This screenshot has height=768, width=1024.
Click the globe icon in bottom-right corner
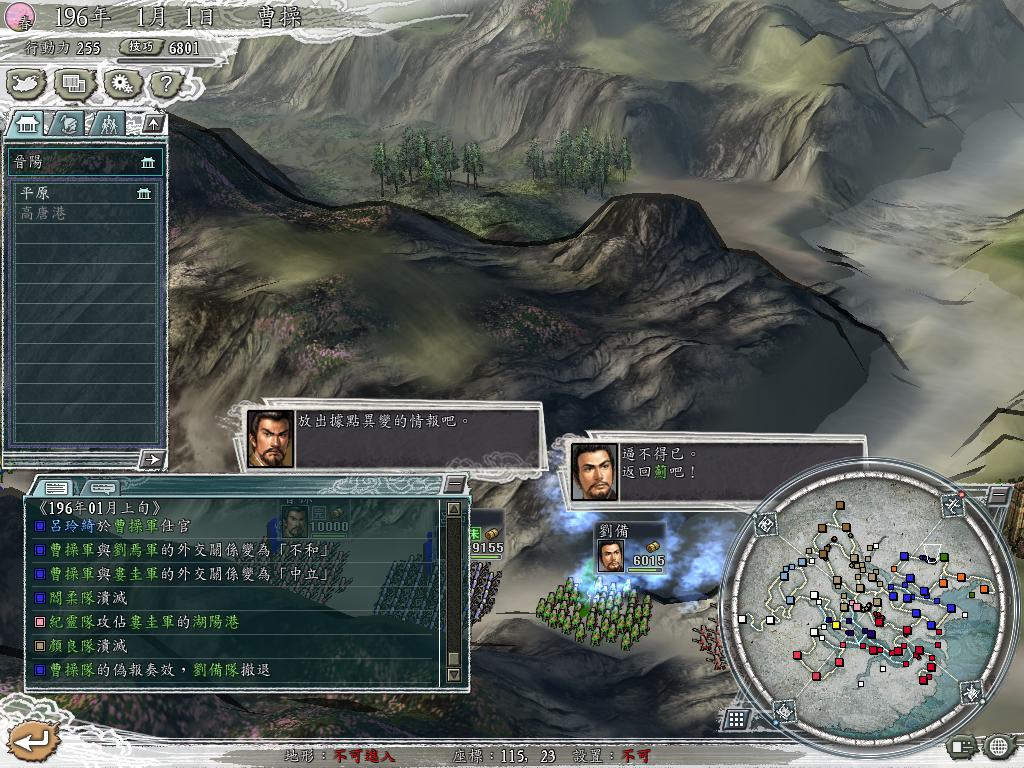pyautogui.click(x=997, y=745)
